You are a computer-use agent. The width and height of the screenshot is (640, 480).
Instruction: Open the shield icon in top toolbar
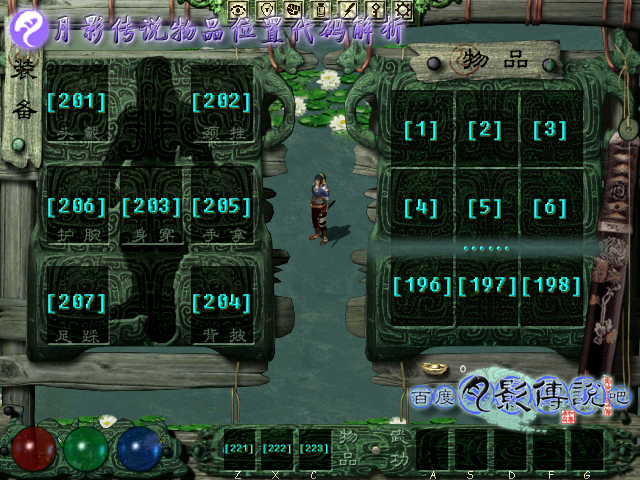(x=267, y=9)
